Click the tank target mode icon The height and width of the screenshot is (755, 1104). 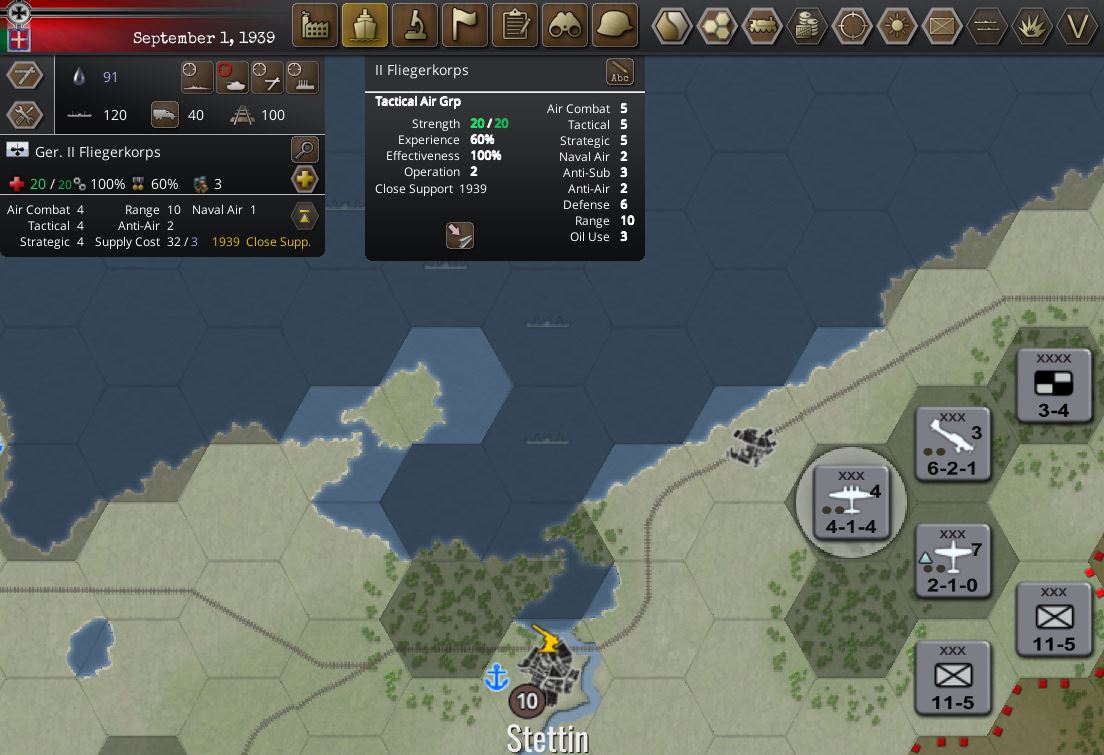232,77
